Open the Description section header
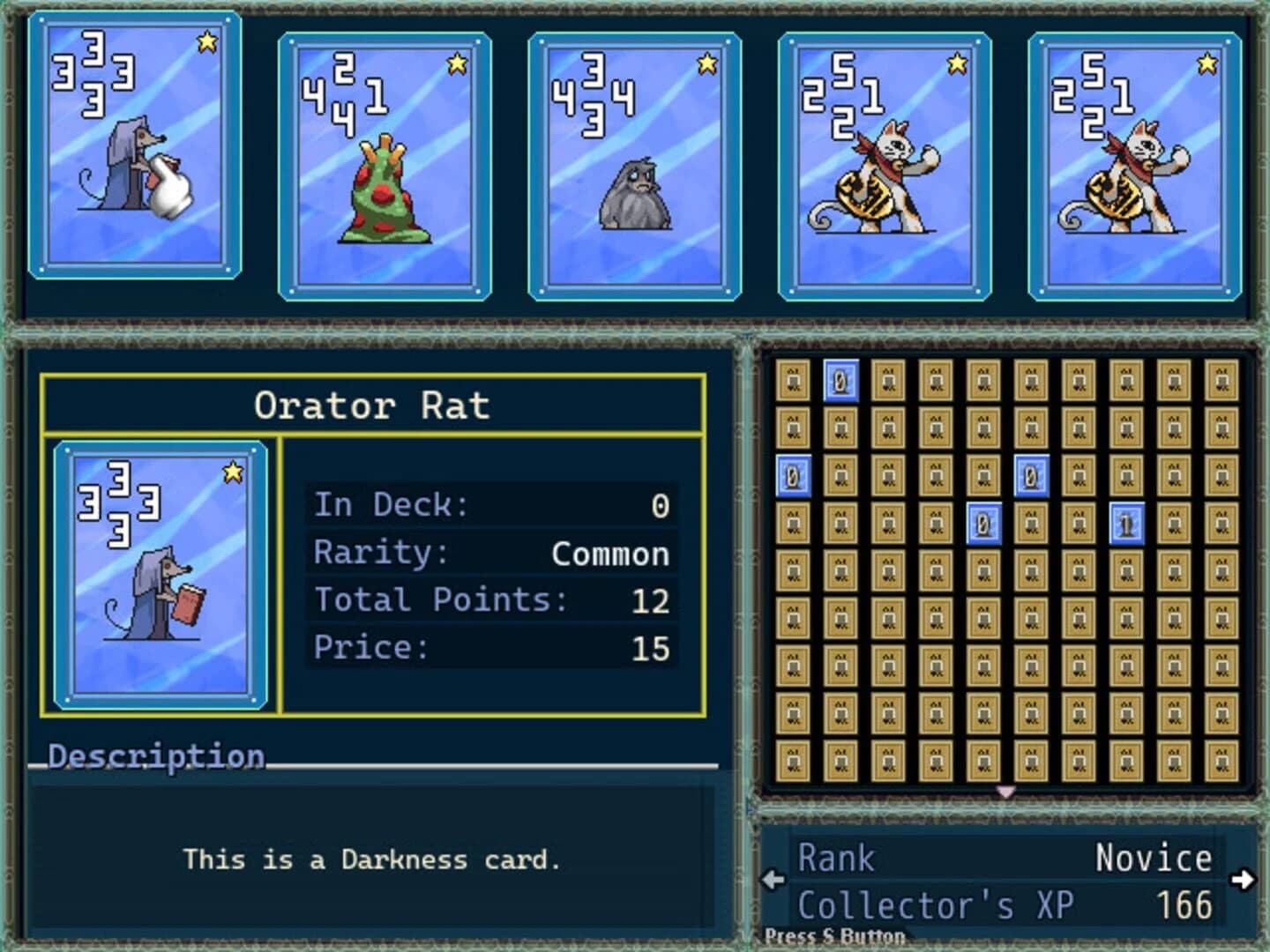 coord(155,756)
